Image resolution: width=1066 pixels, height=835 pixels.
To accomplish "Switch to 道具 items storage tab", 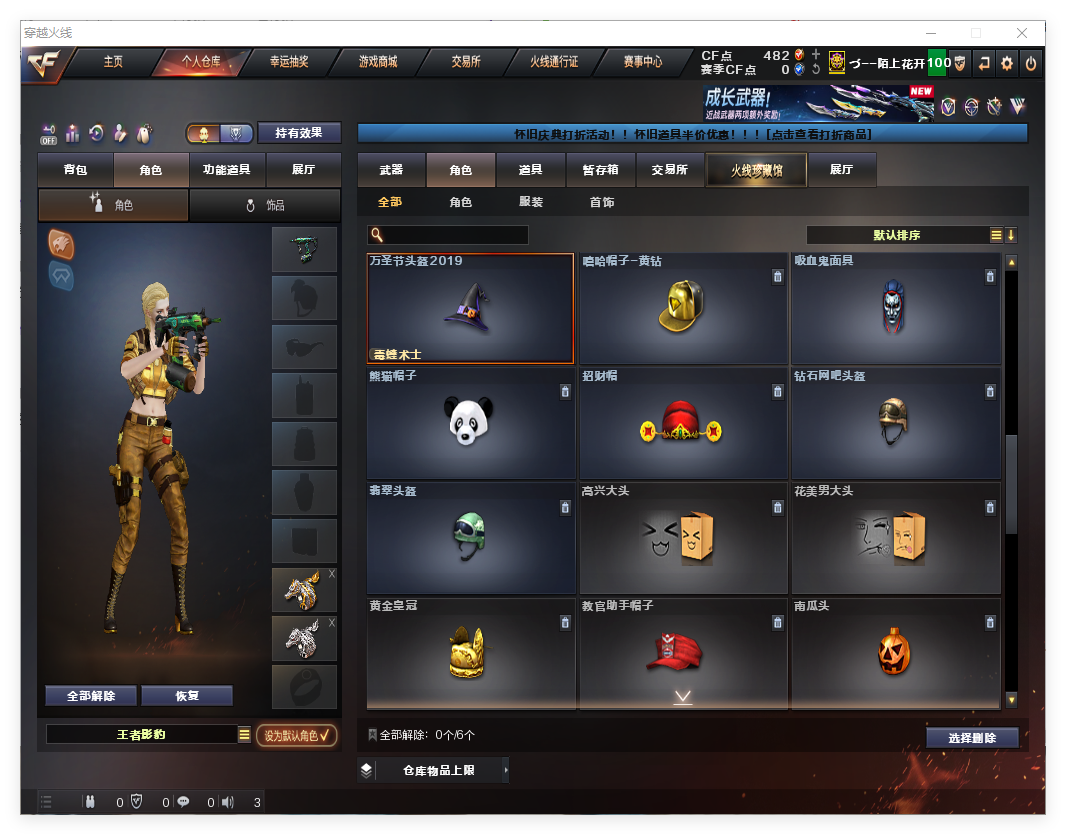I will (x=531, y=170).
